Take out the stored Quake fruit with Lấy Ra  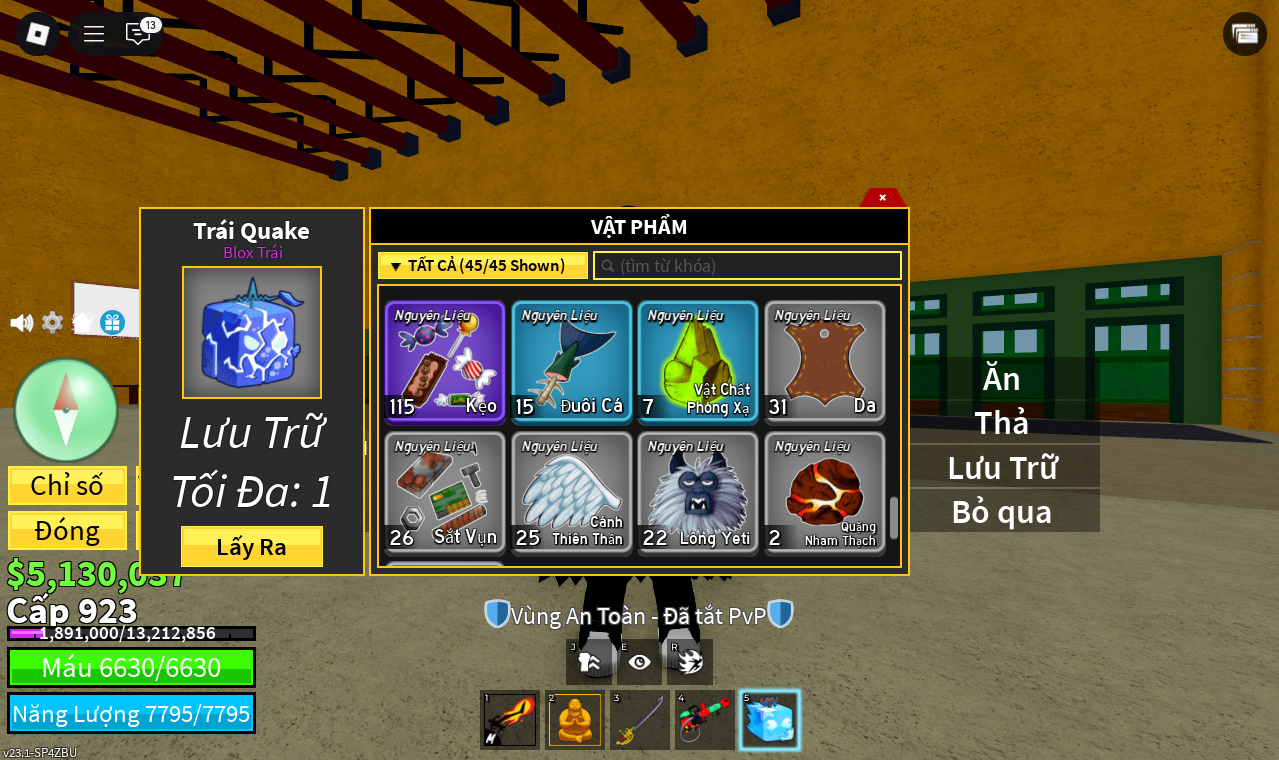[251, 547]
